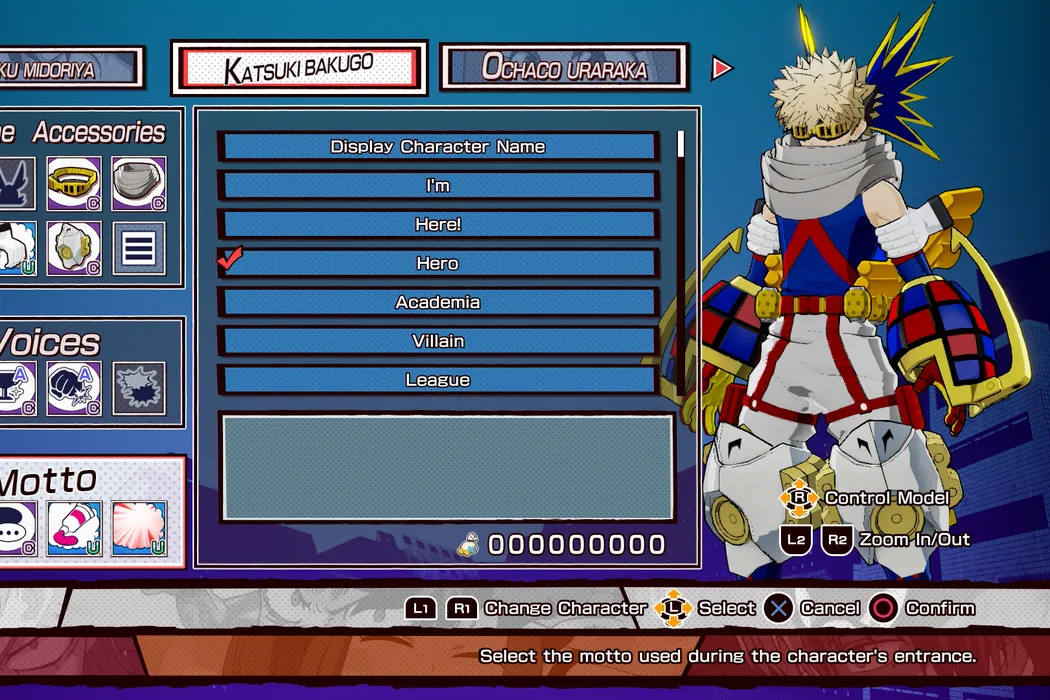Select the "I'm" motto entry

437,185
